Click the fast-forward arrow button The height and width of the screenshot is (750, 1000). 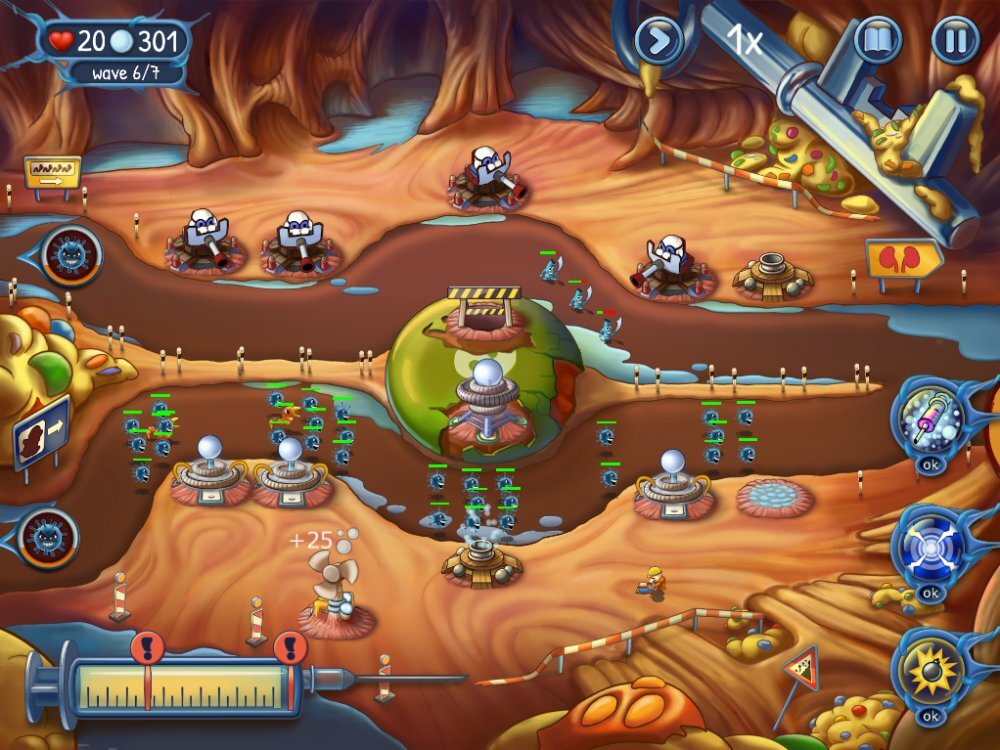(x=659, y=41)
